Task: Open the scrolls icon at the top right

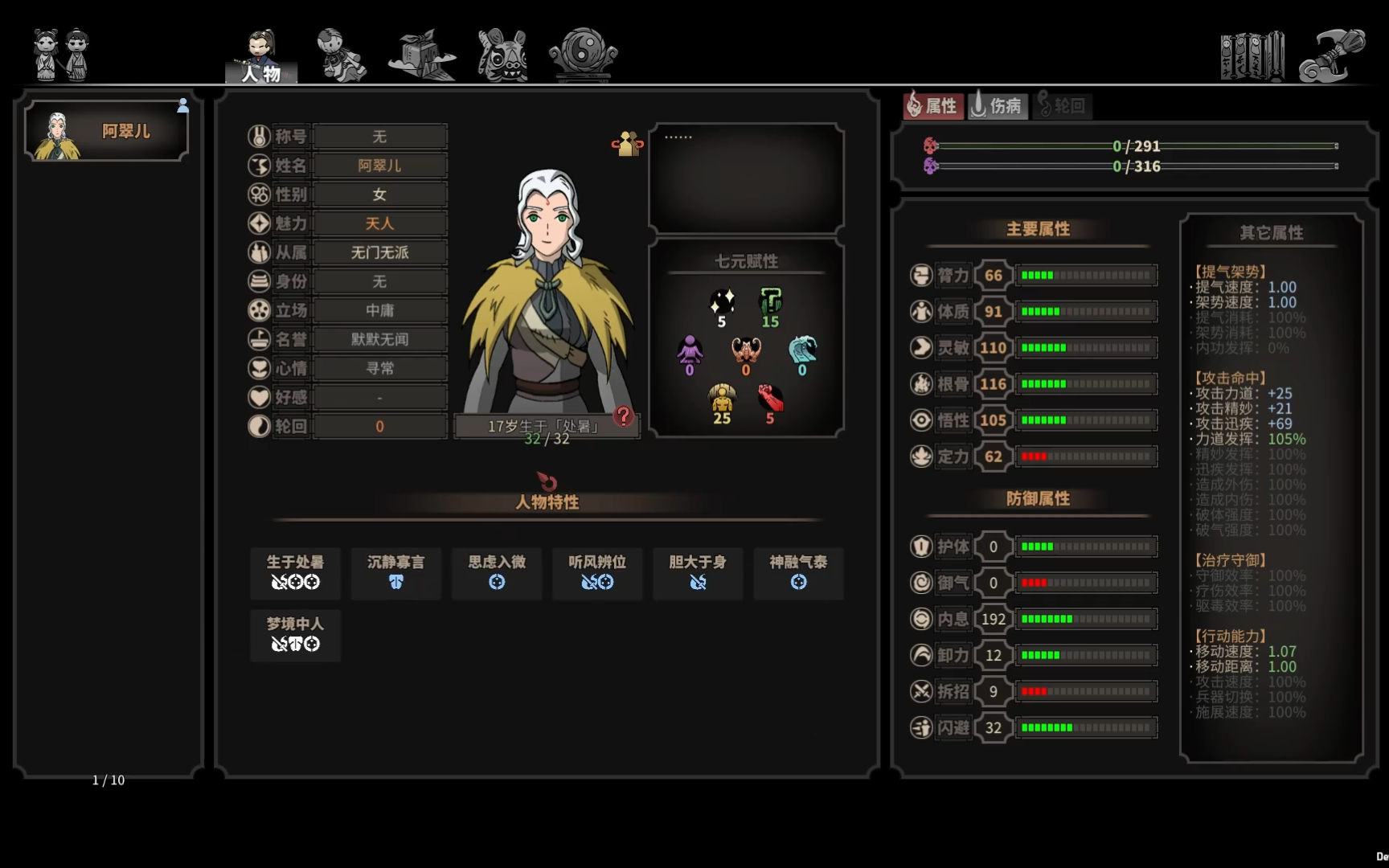Action: coord(1252,54)
